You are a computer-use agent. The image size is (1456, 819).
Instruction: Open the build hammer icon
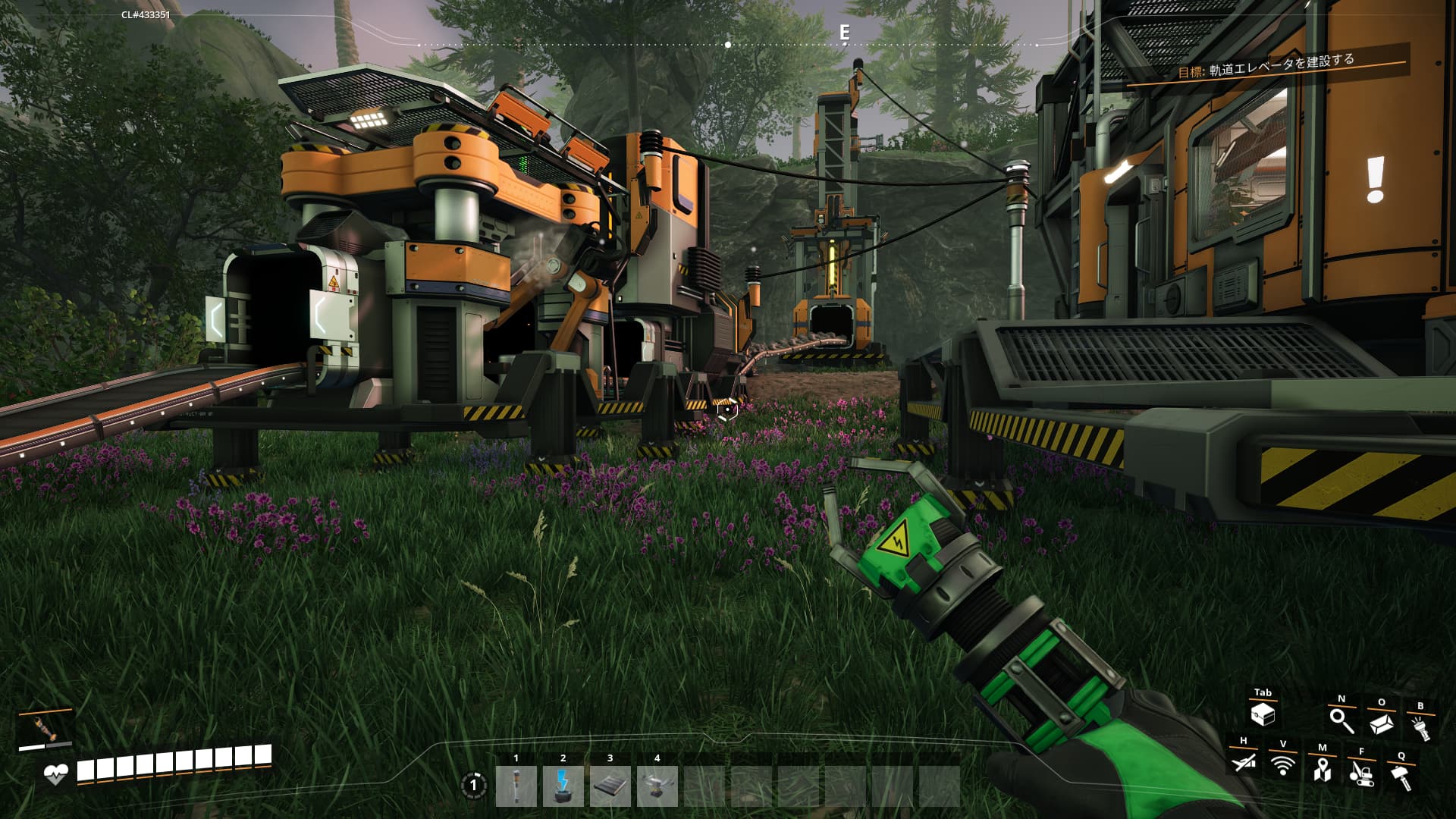click(1401, 777)
